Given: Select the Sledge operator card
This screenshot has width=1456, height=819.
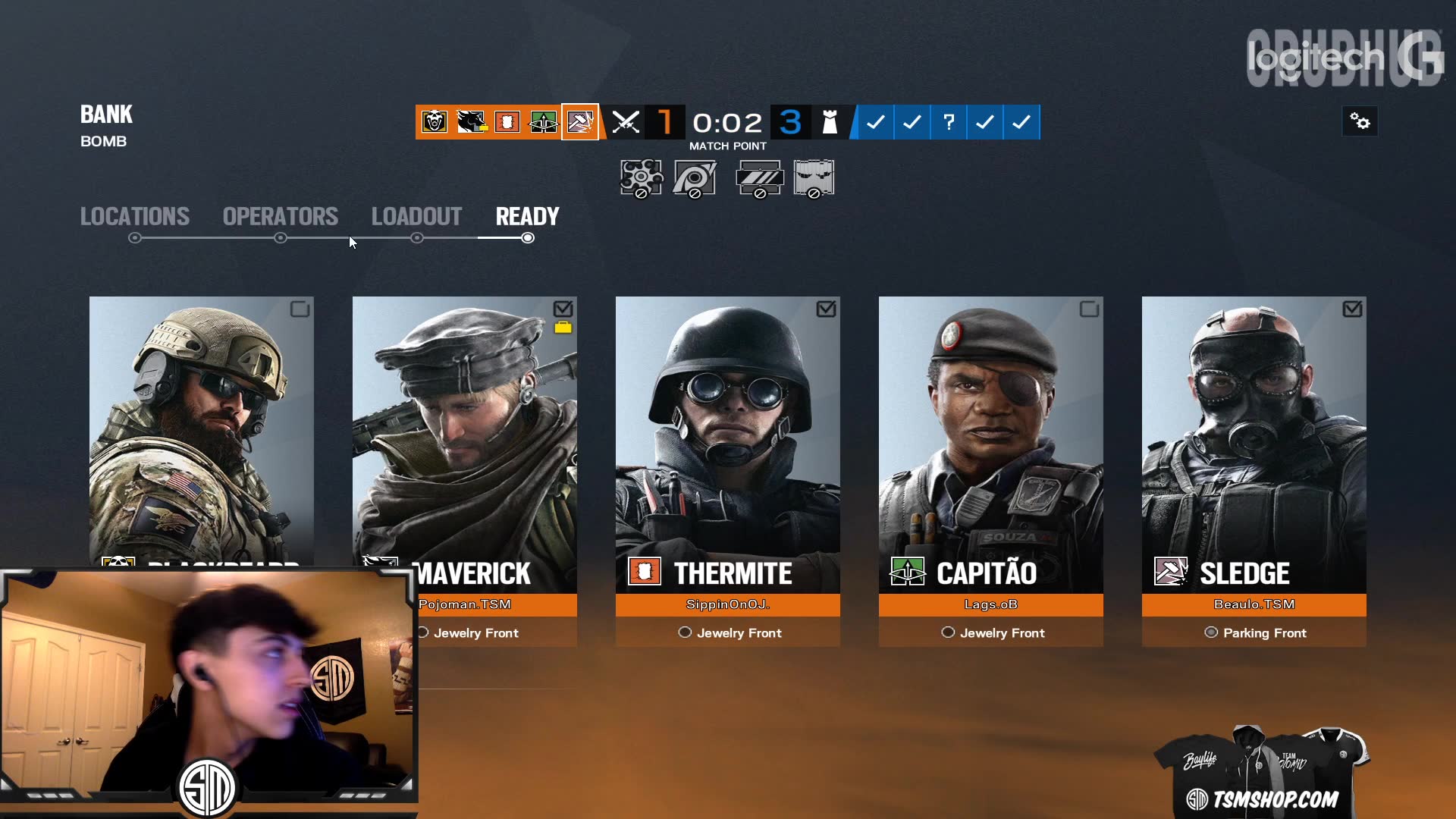Looking at the screenshot, I should [x=1254, y=440].
